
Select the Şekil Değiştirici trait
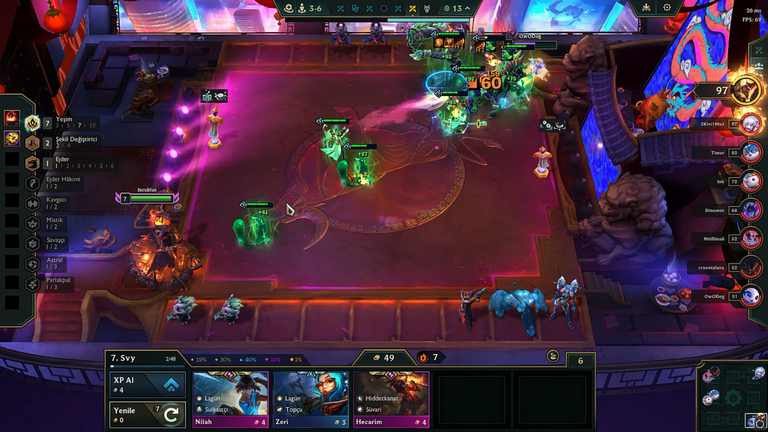pyautogui.click(x=33, y=142)
